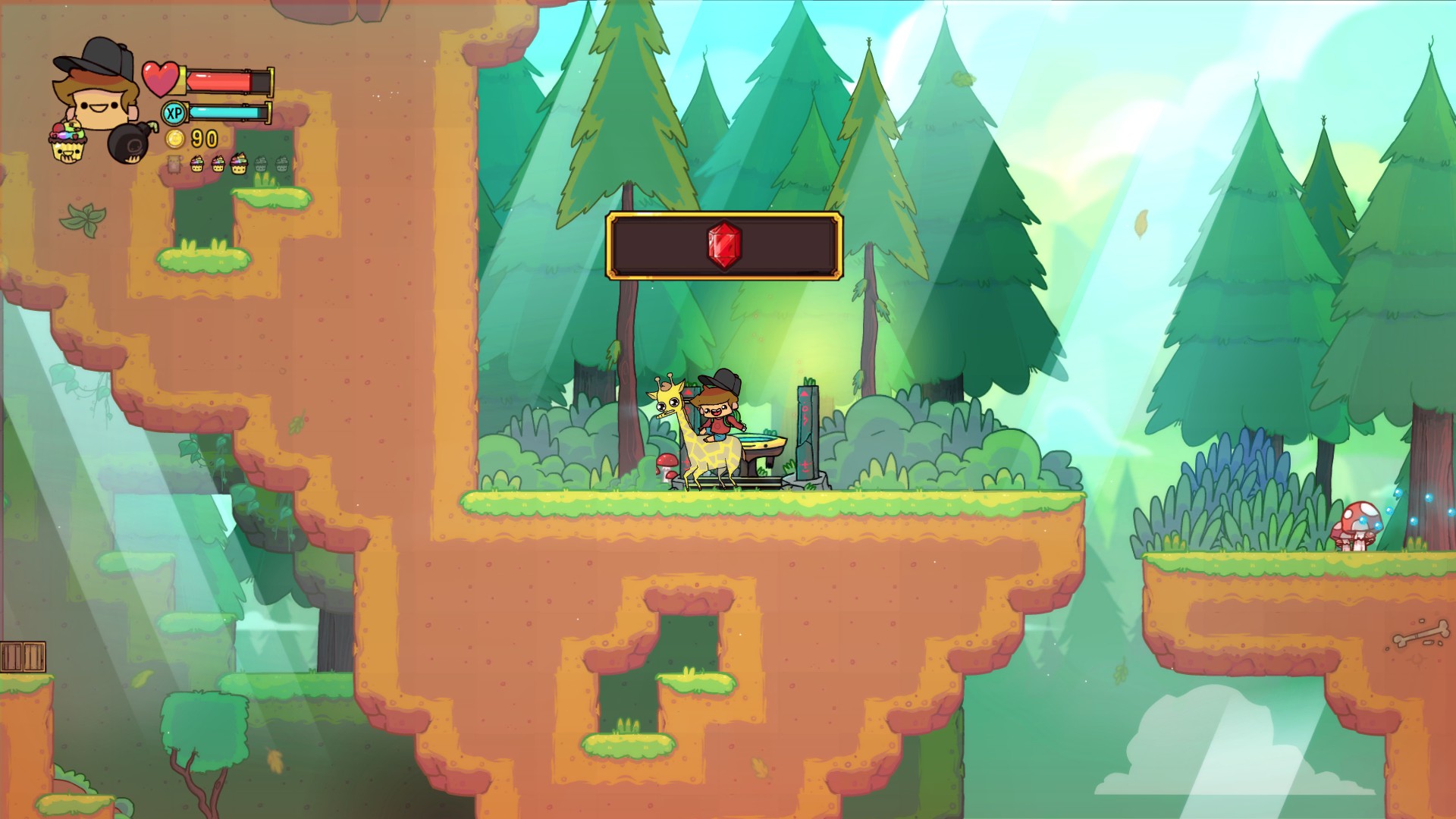Click the red gem in the pickup banner
Viewport: 1456px width, 819px height.
tap(723, 246)
